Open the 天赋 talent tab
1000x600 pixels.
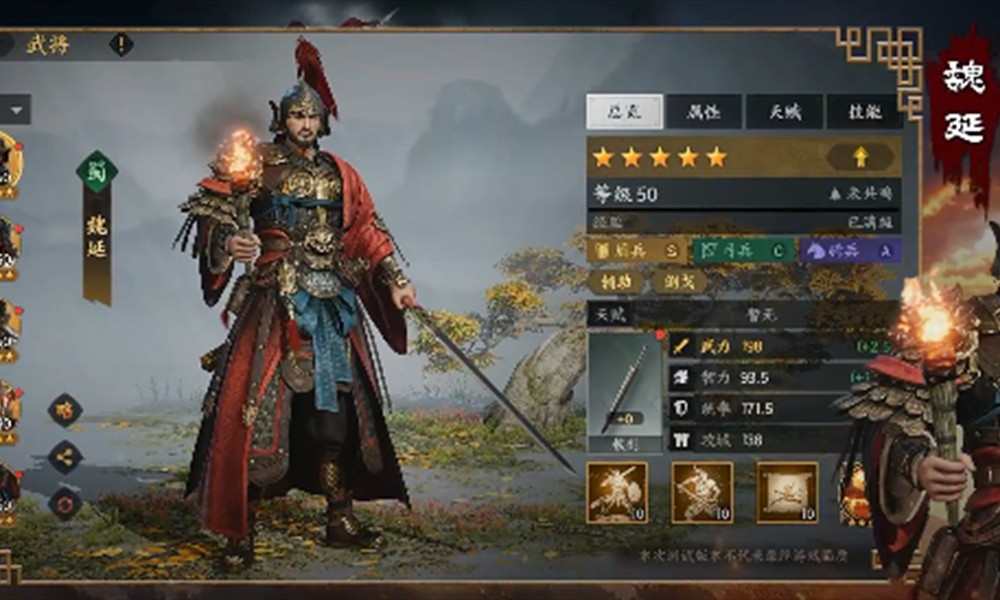click(784, 112)
